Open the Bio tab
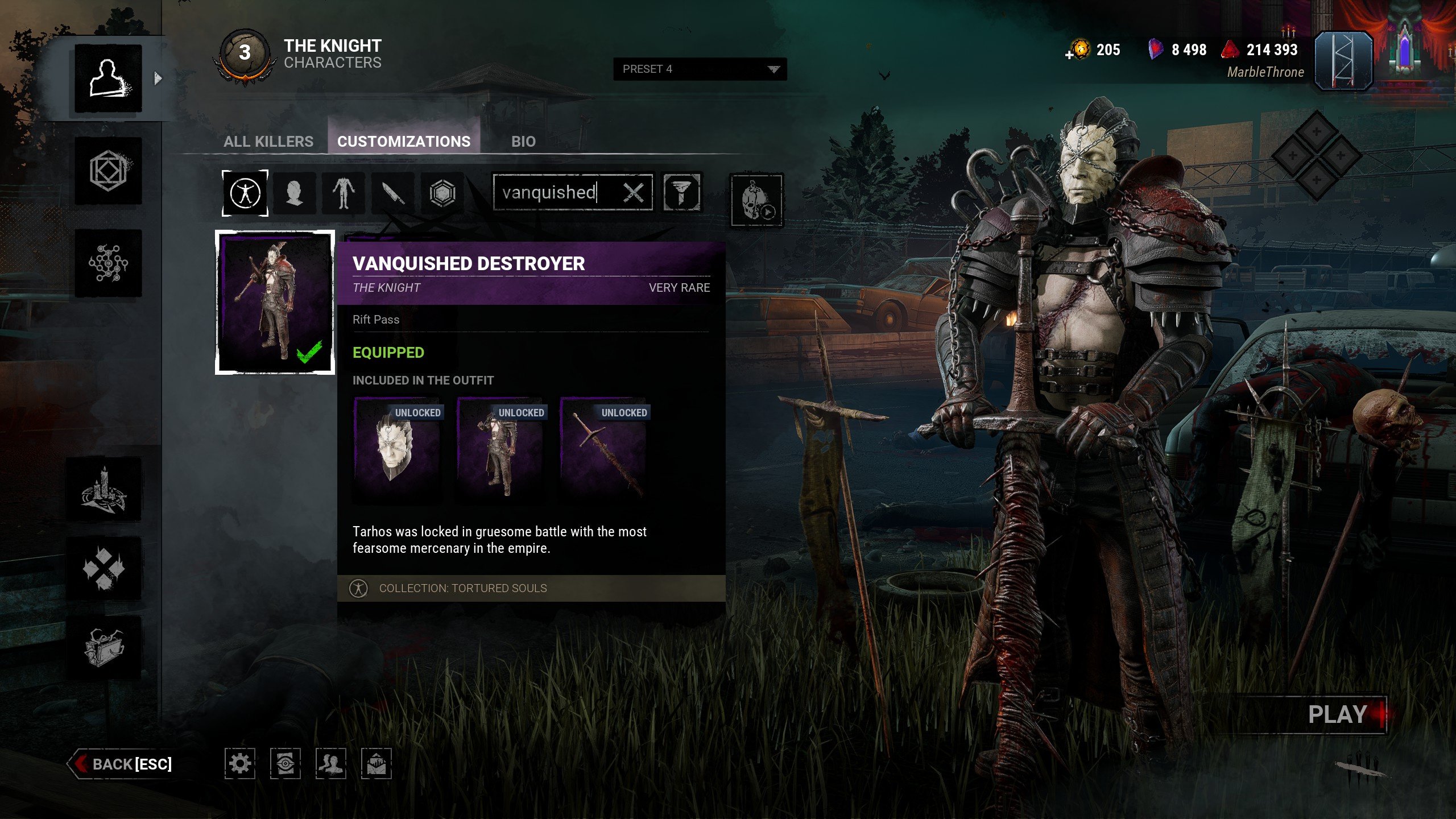The width and height of the screenshot is (1456, 819). pos(523,142)
